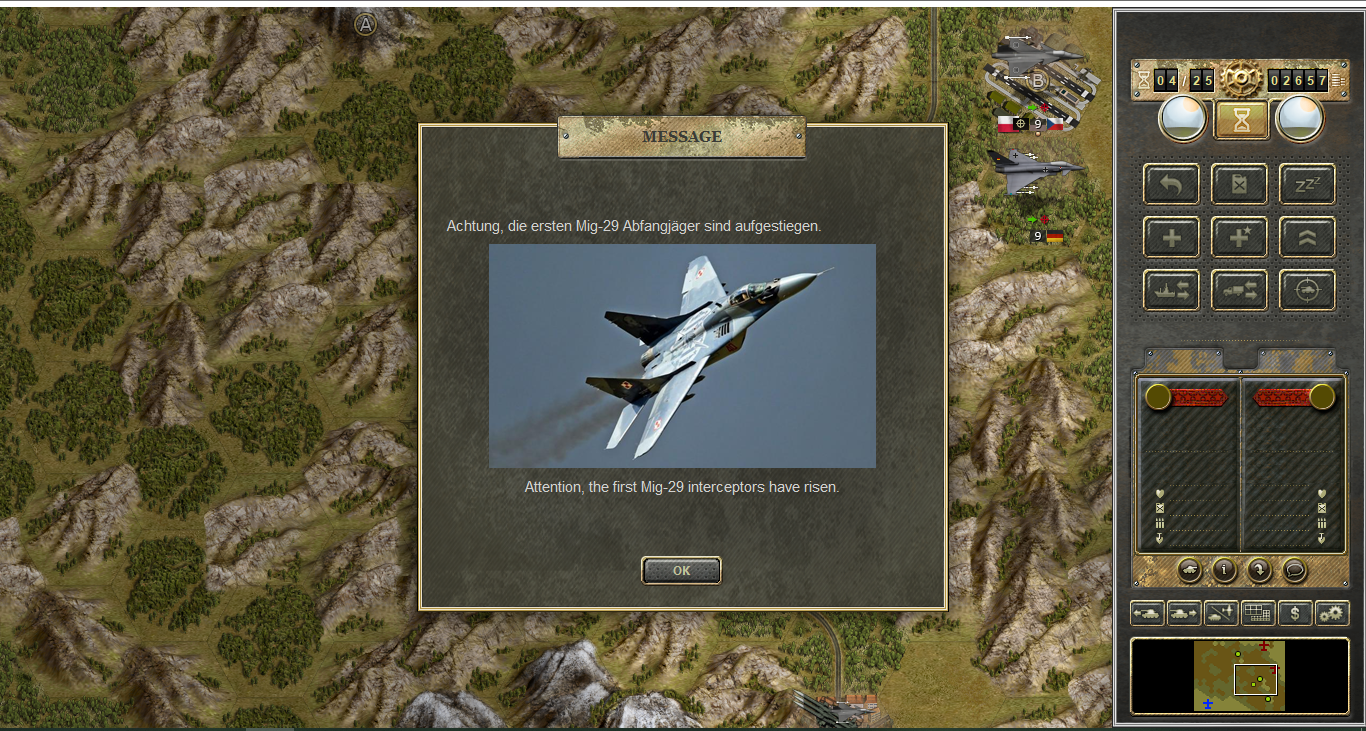
Task: Click the plain plus reinforcement button
Action: [x=1171, y=237]
